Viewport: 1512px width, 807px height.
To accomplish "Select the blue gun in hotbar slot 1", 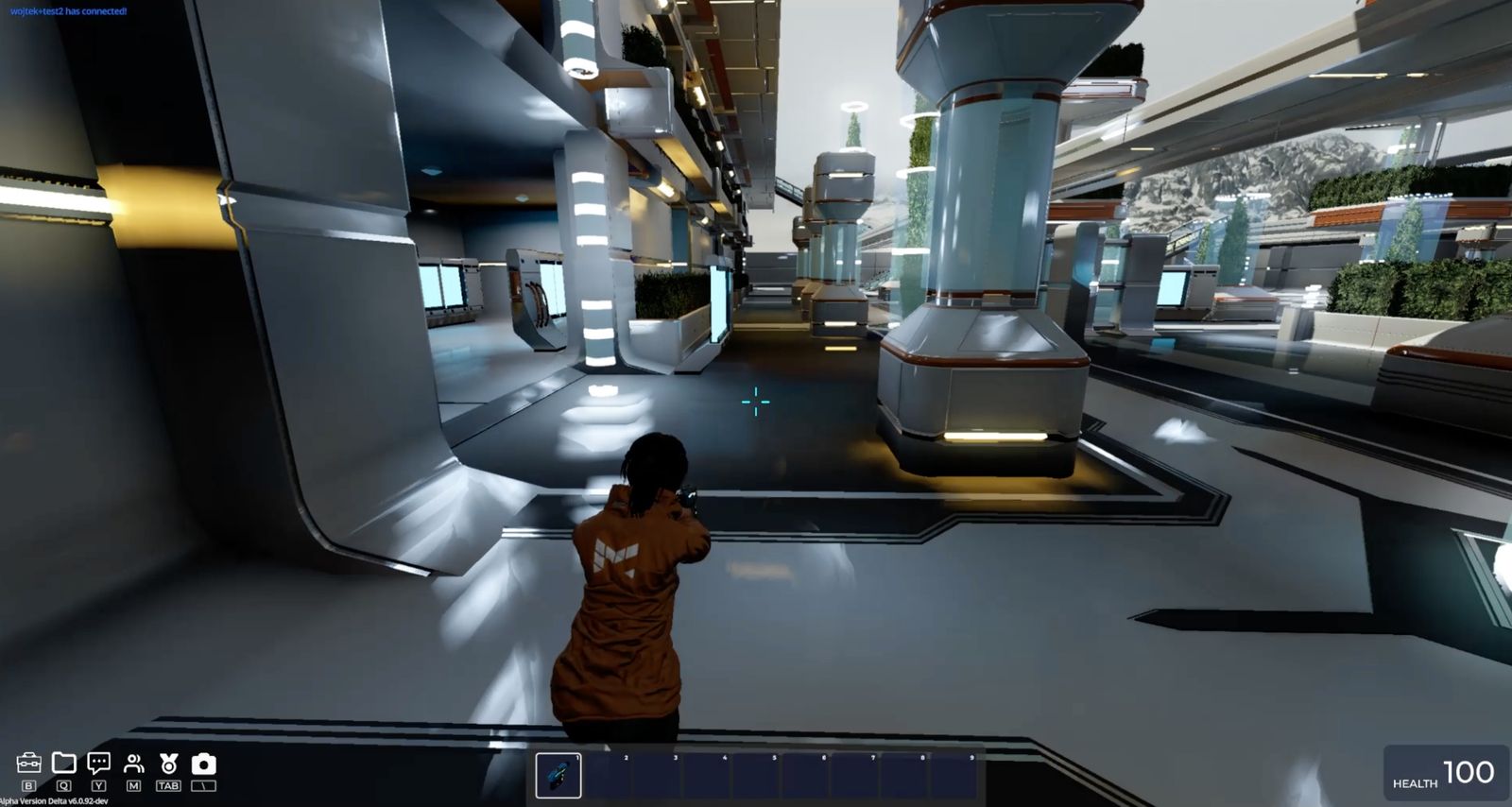I will tap(558, 776).
